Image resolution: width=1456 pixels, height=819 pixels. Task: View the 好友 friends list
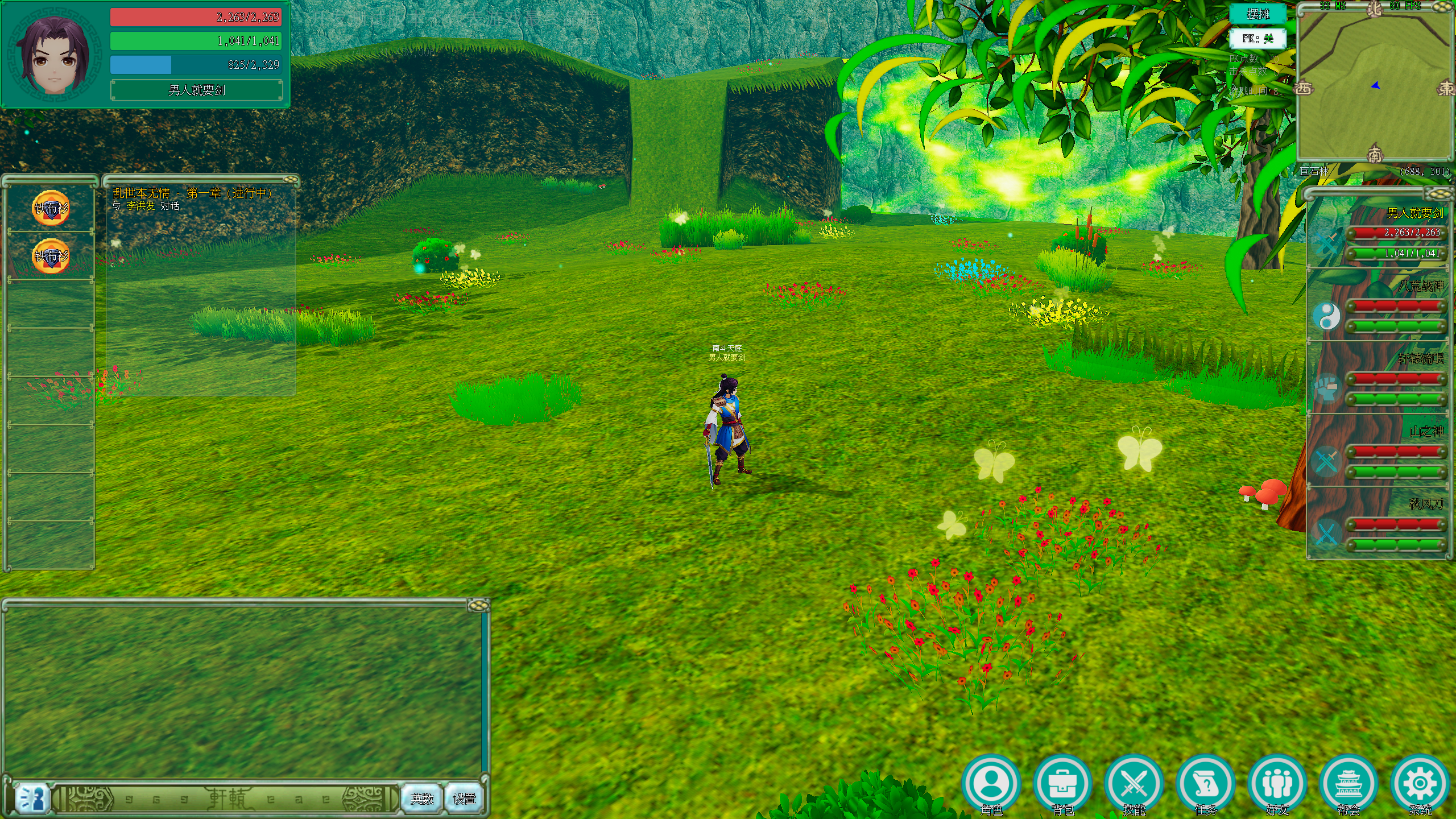point(1277,785)
